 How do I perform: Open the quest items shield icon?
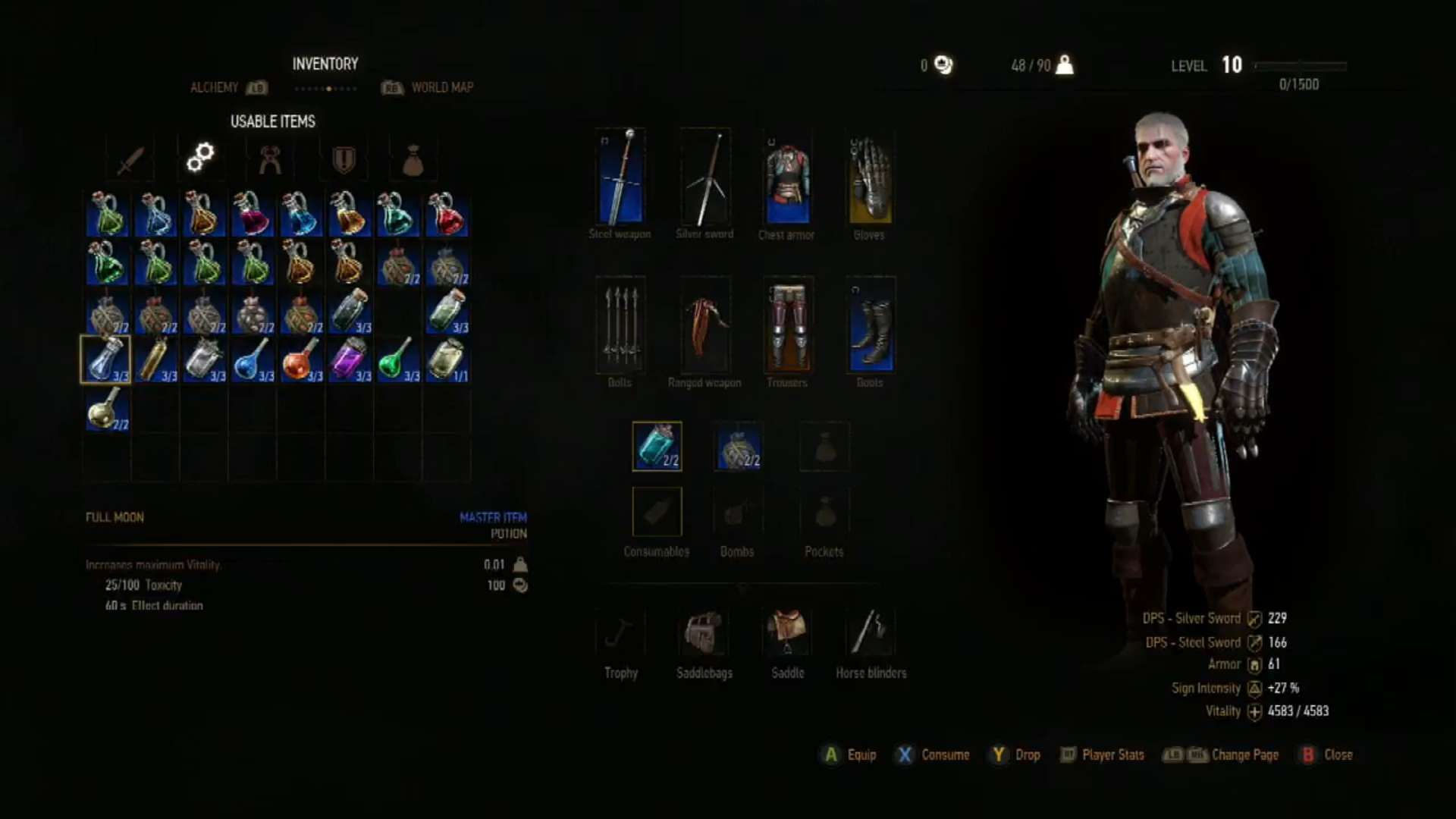click(x=343, y=158)
